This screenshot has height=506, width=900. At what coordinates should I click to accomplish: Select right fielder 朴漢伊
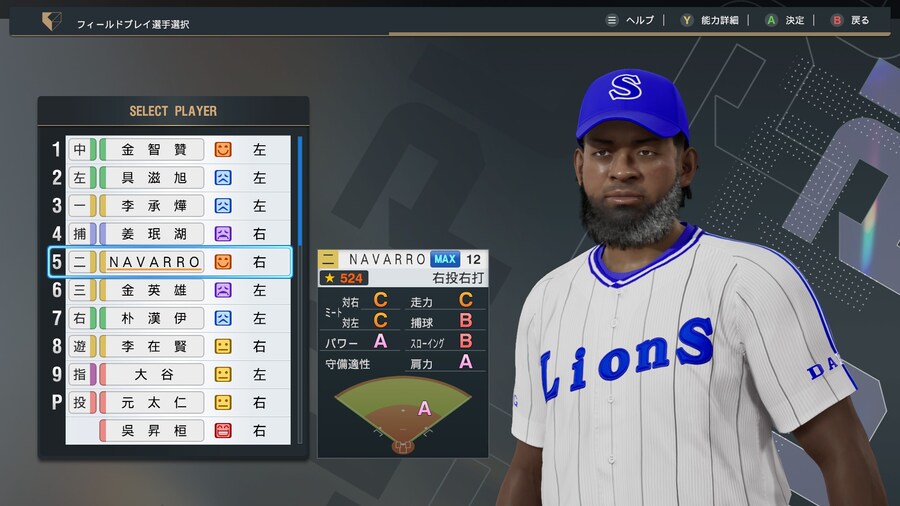(155, 318)
